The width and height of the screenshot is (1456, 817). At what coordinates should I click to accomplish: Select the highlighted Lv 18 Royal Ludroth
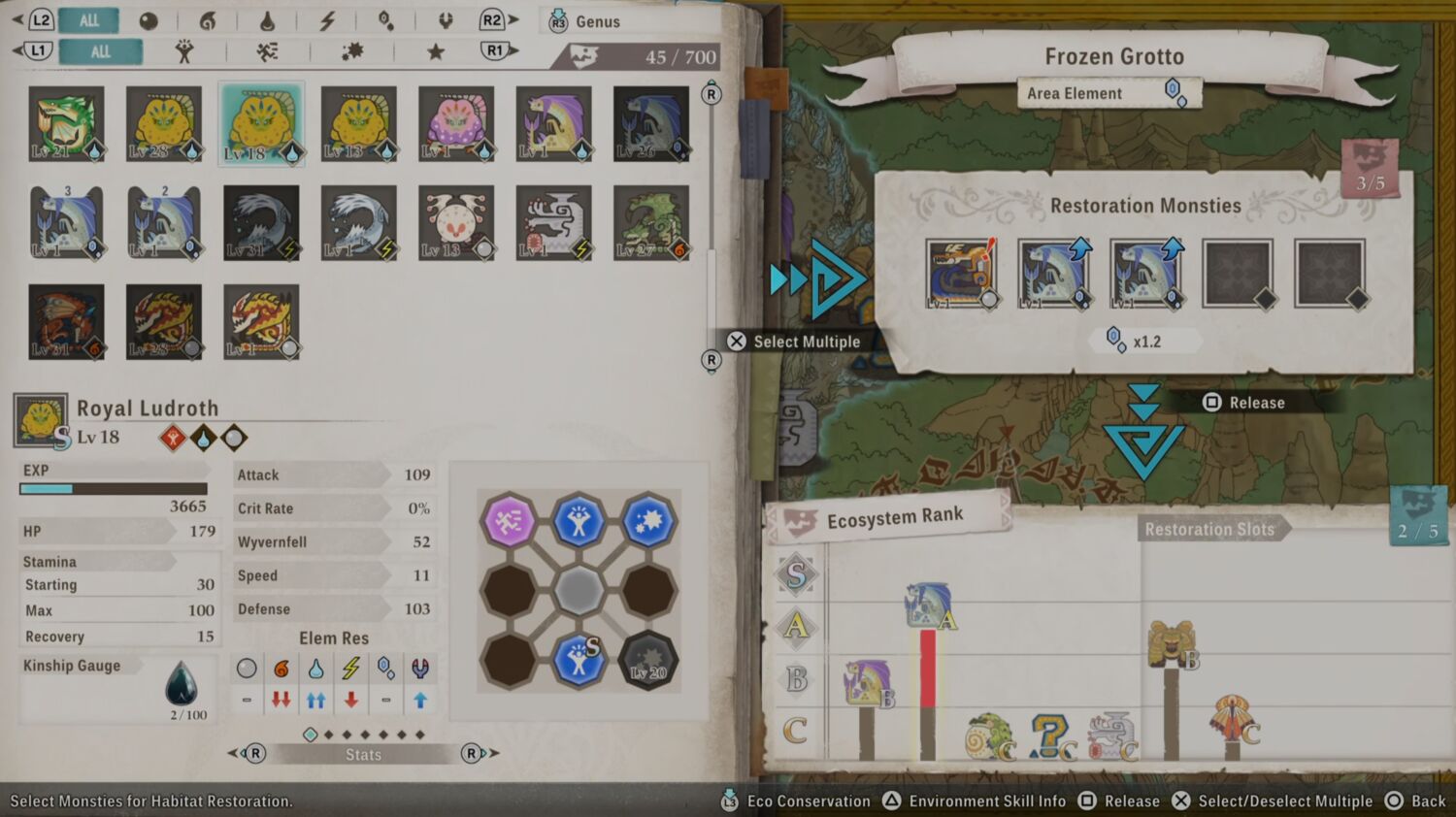261,124
